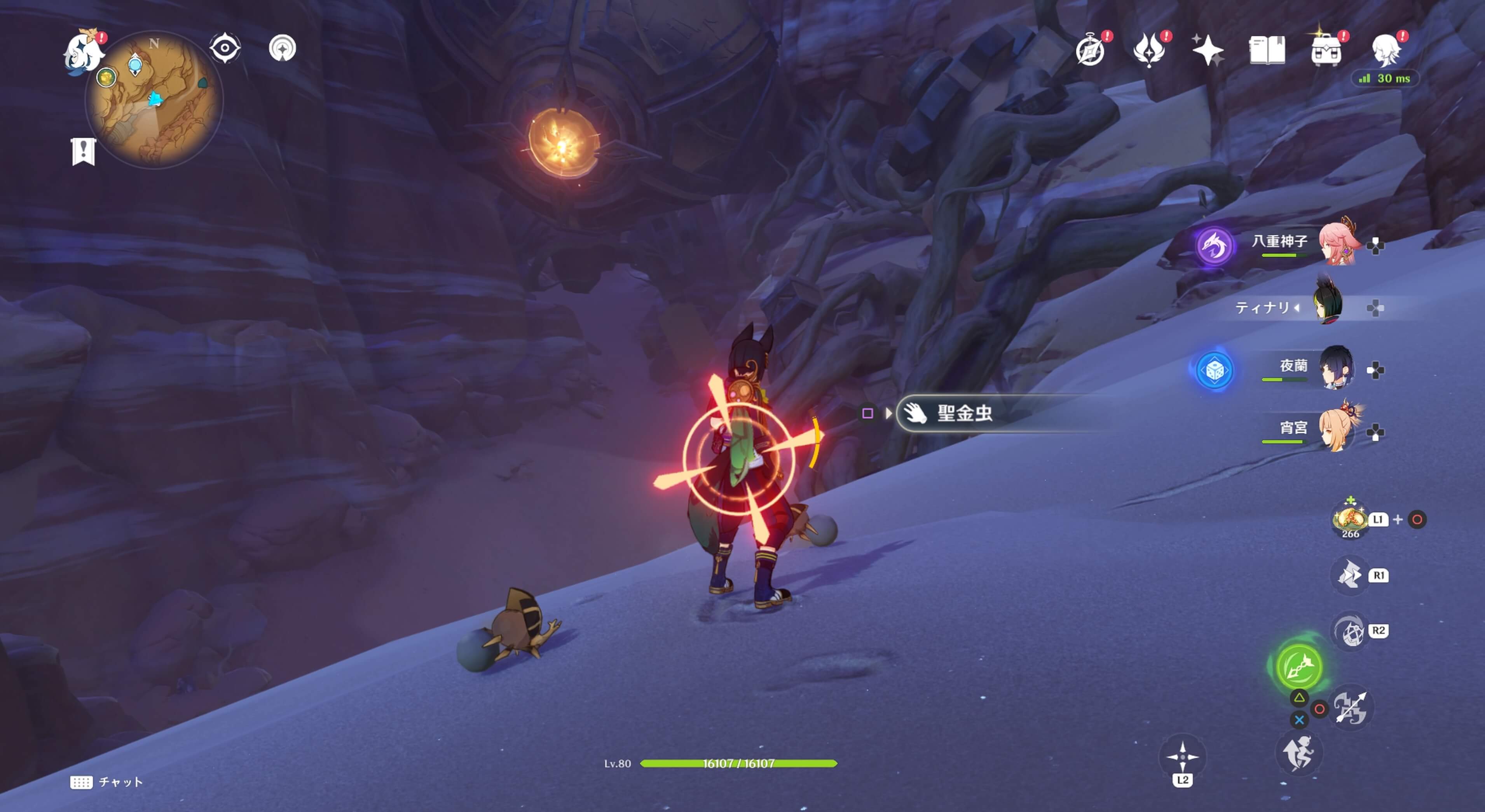Open the quest exclamation bookmark
The image size is (1485, 812).
coord(84,152)
